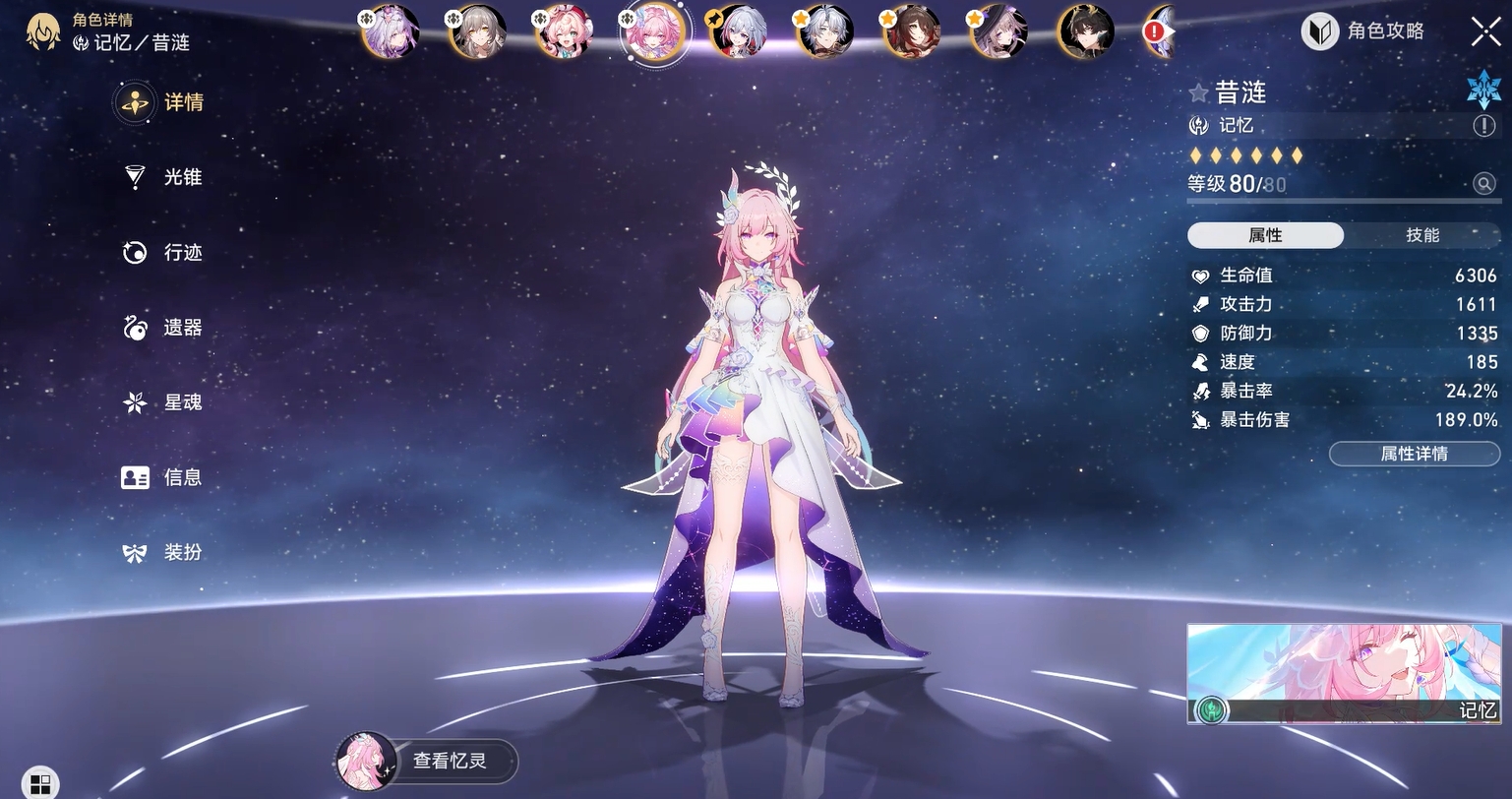Open the 装扮 outfit menu
1512x799 pixels.
point(165,552)
